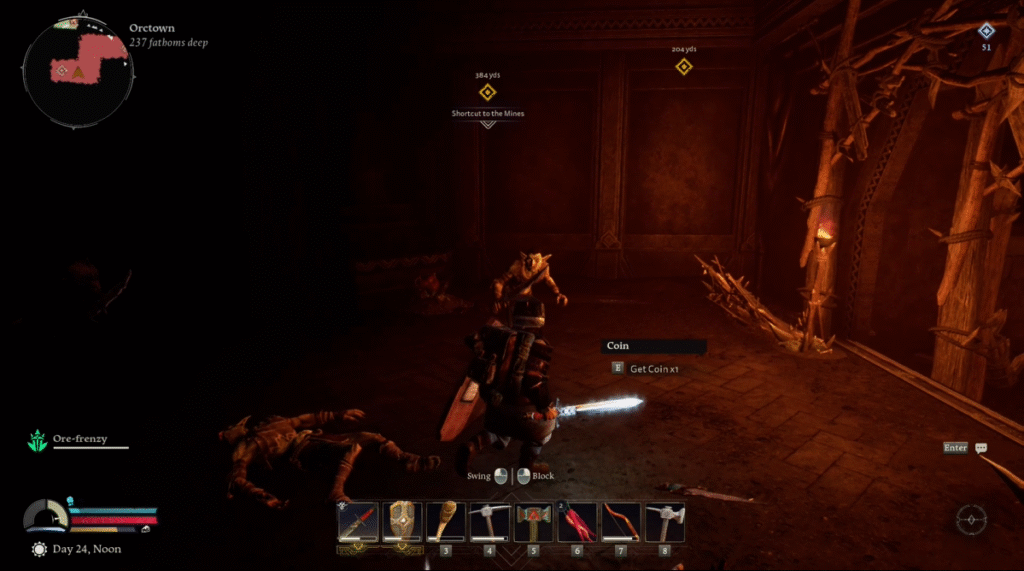Image resolution: width=1024 pixels, height=571 pixels.
Task: Equip the wooden club in slot 3
Action: (x=445, y=521)
